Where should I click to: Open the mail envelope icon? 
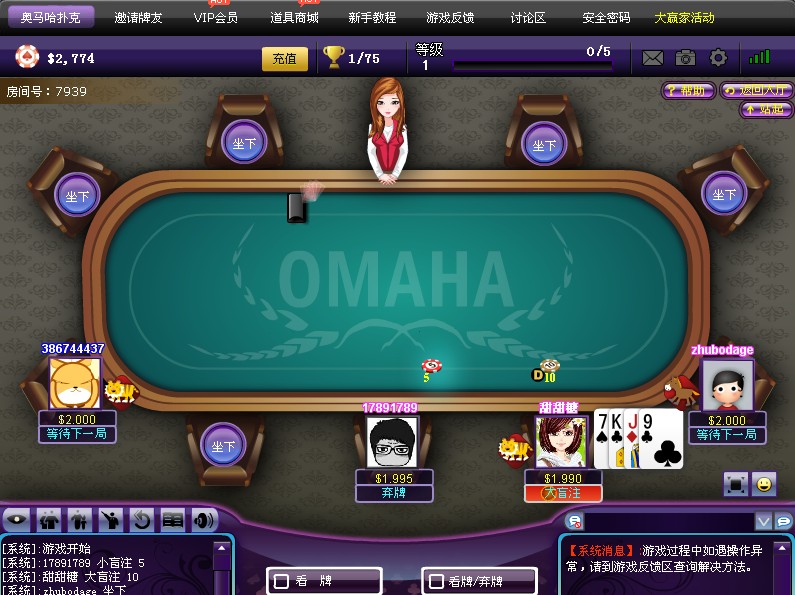(x=653, y=58)
